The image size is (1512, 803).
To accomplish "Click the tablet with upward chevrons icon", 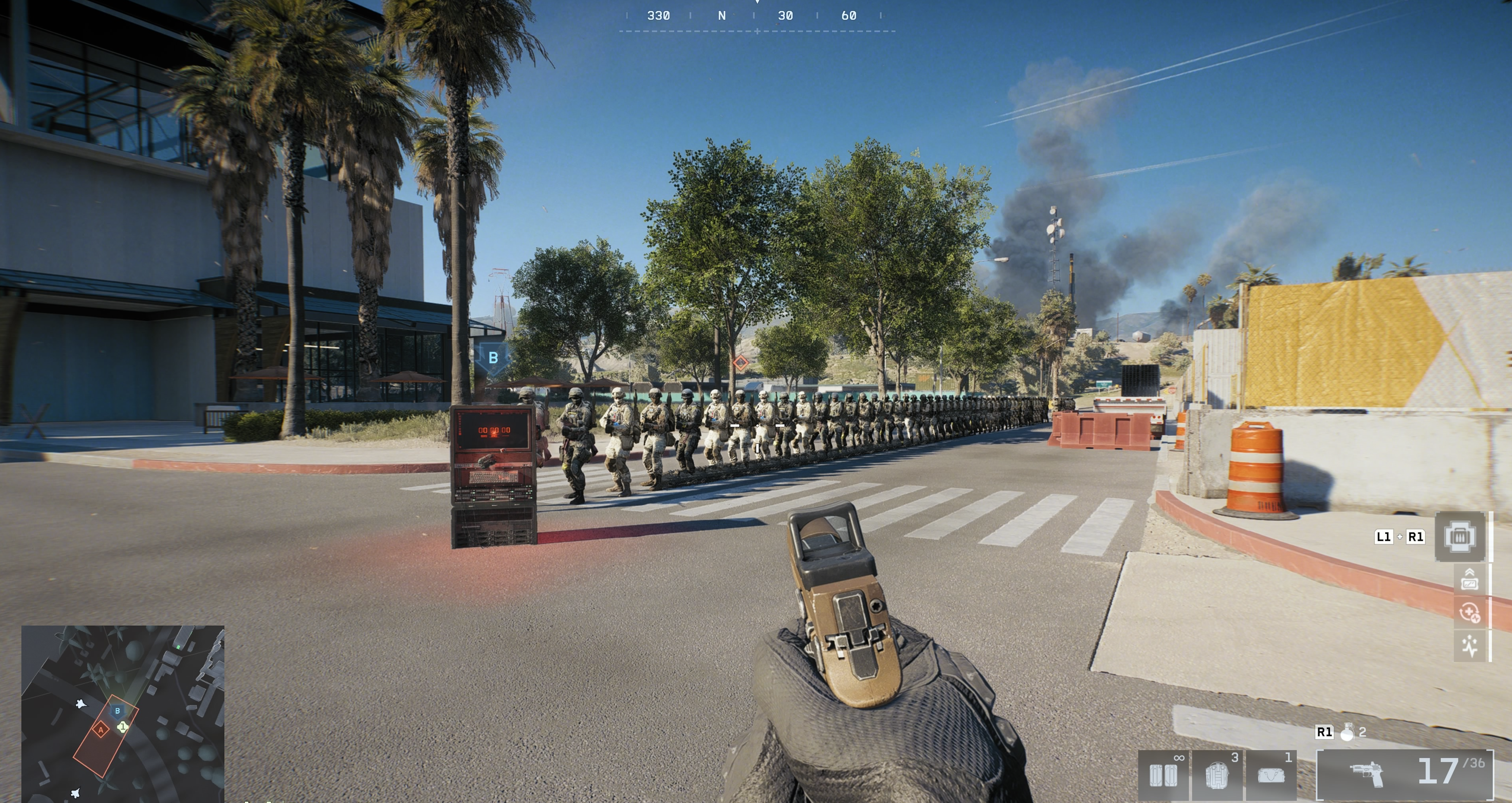I will tap(1469, 579).
